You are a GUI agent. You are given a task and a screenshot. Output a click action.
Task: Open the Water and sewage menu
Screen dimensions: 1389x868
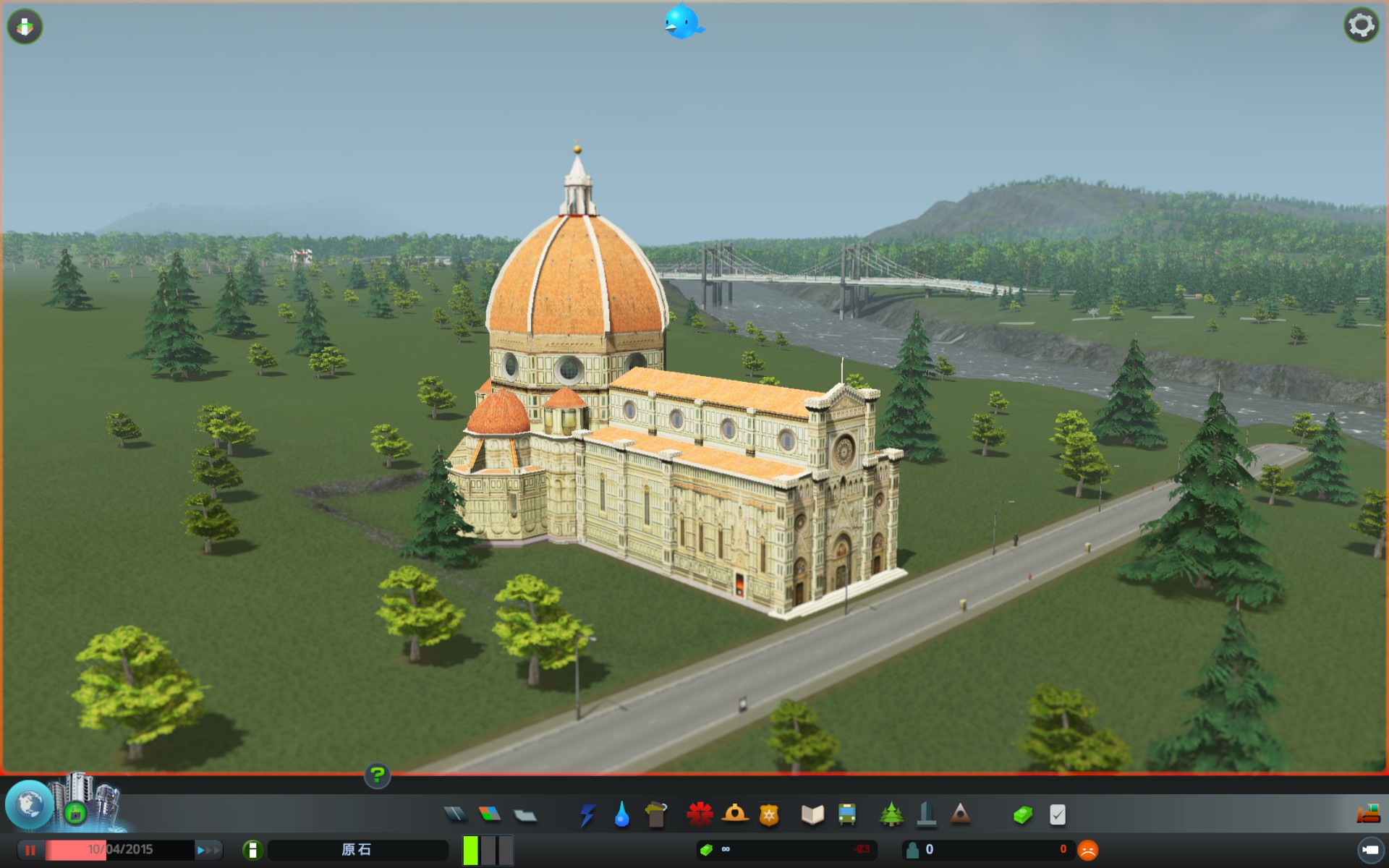622,814
